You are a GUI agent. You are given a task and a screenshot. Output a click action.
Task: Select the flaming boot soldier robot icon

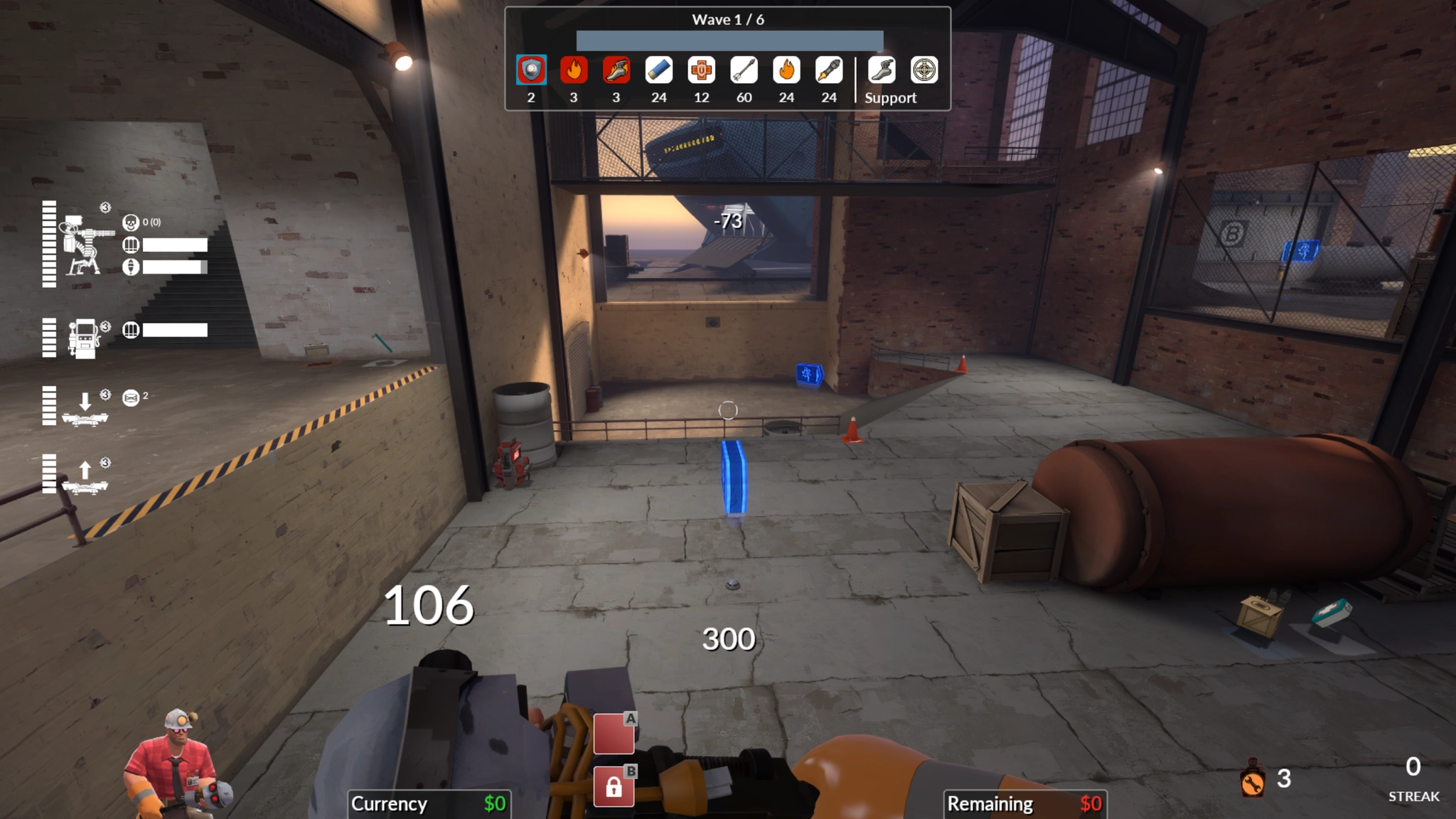(x=616, y=70)
